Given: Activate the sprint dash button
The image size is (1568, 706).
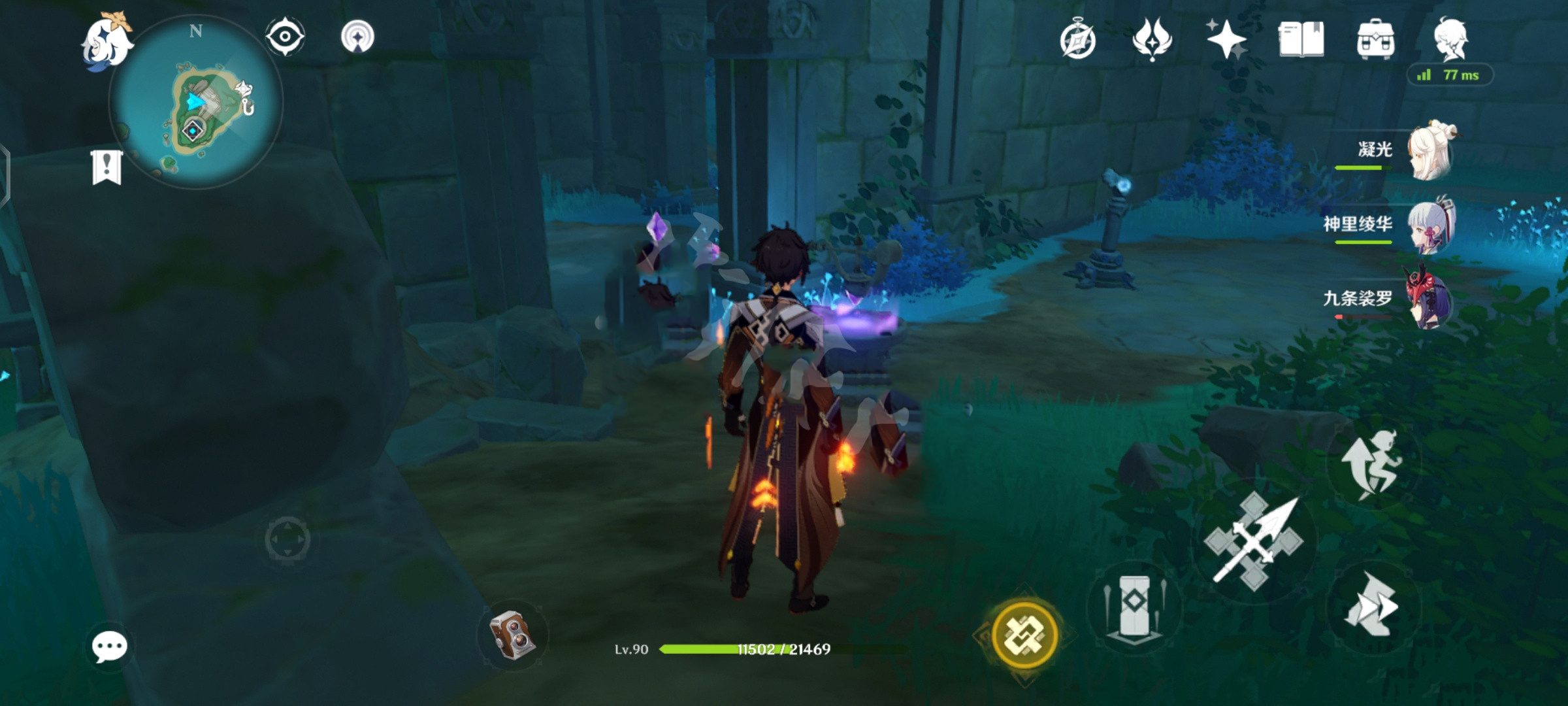Looking at the screenshot, I should (x=1372, y=605).
